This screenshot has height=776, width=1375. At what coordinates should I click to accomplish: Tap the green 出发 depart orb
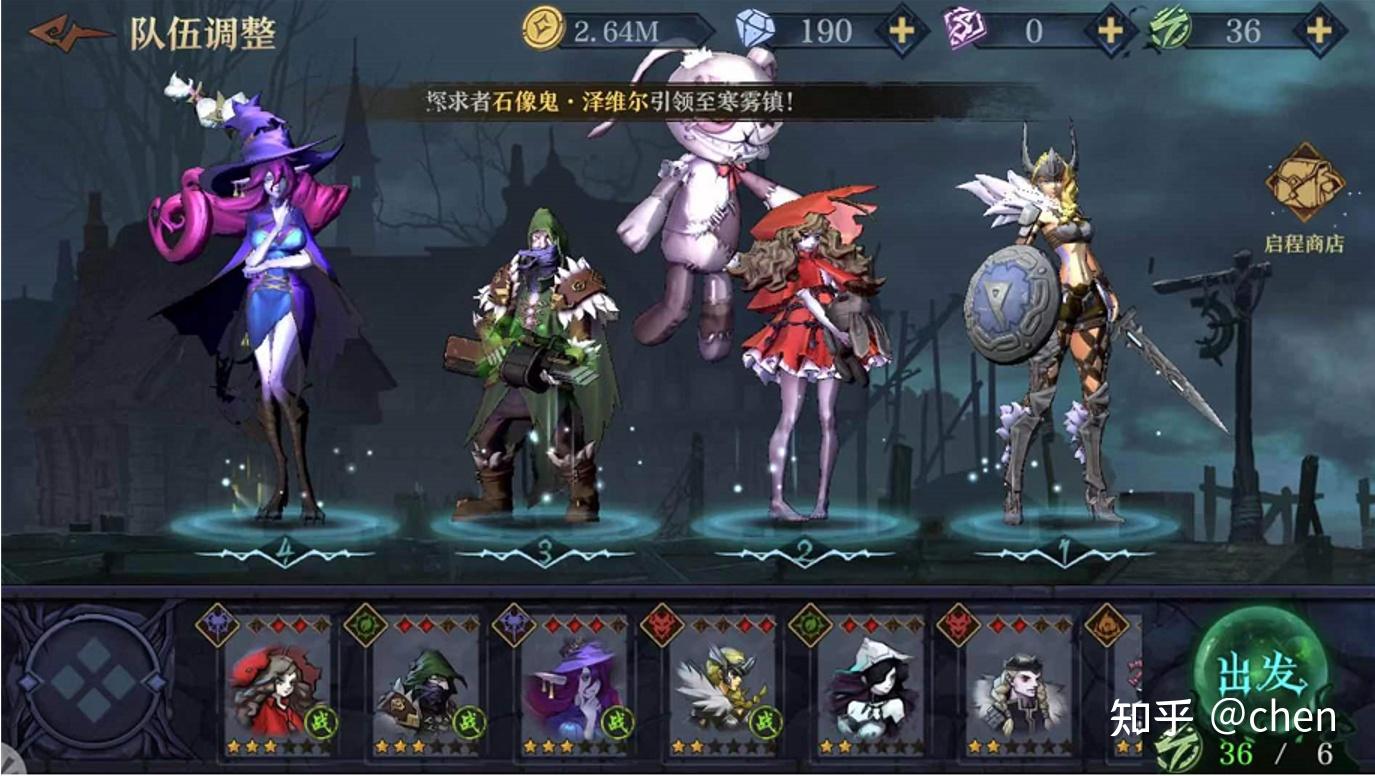coord(1262,673)
